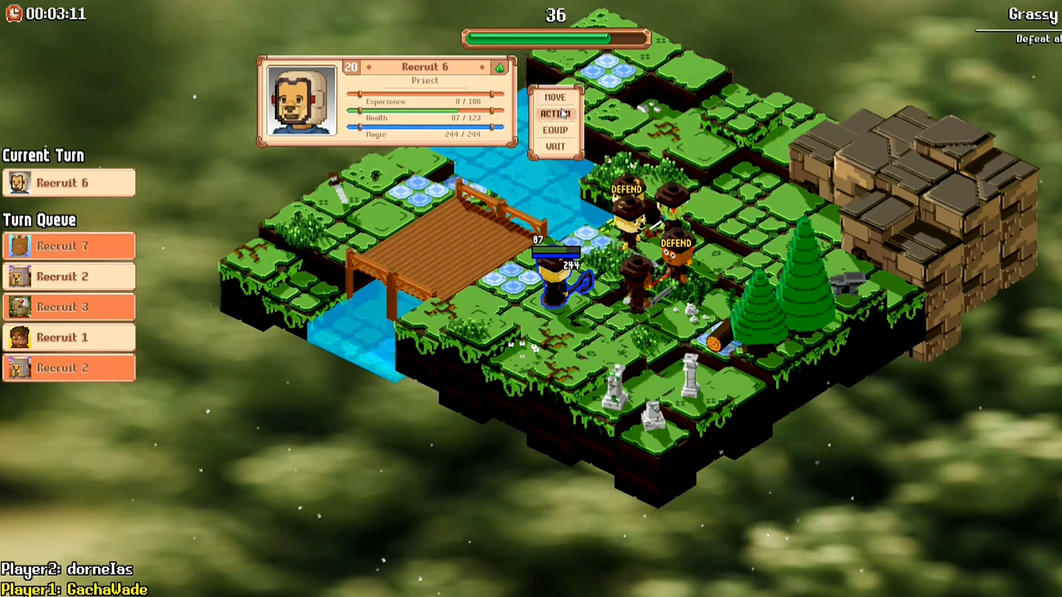Open the EQUIP command

[555, 130]
